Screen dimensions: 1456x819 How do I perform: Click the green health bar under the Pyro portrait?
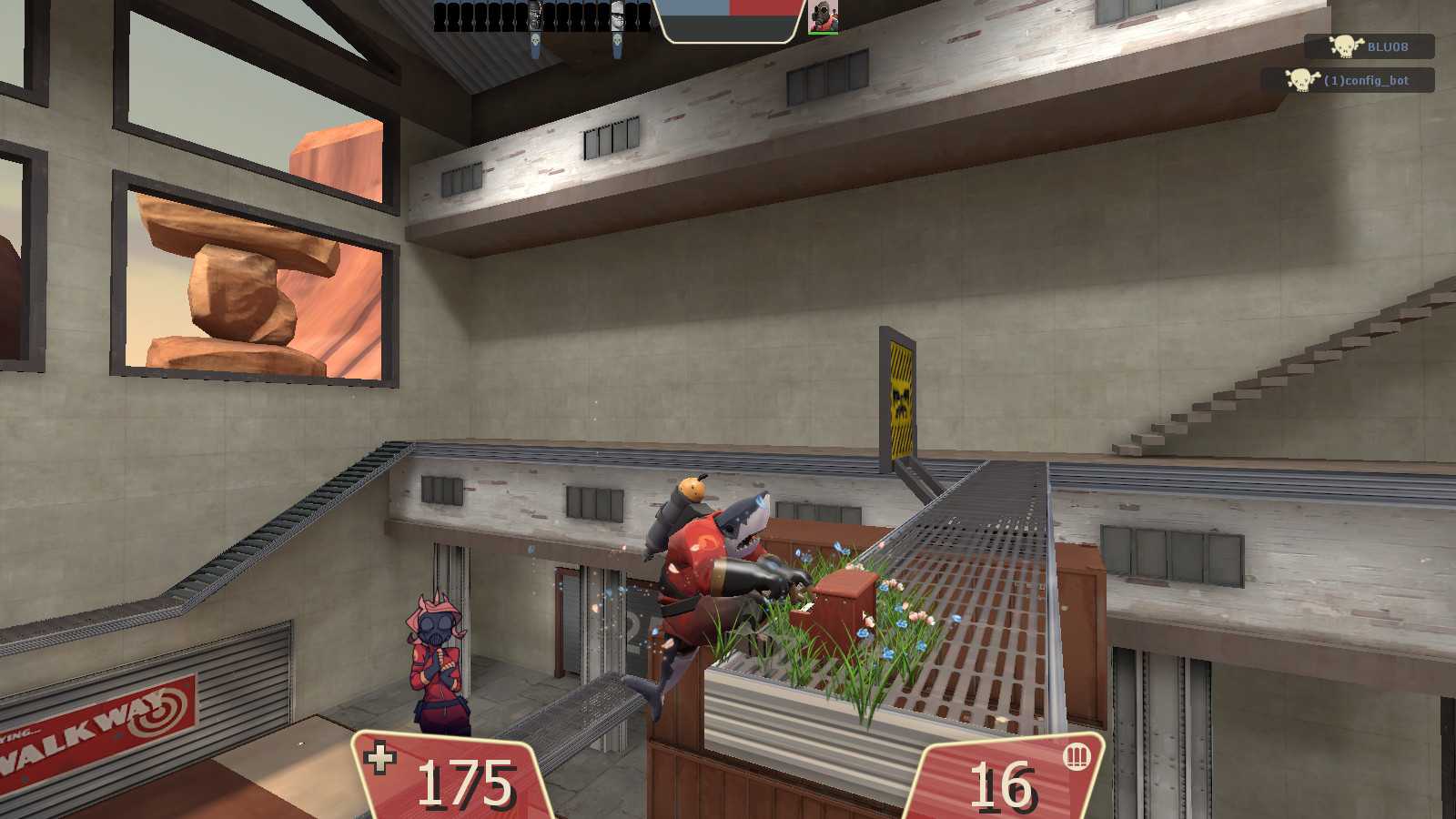(824, 34)
